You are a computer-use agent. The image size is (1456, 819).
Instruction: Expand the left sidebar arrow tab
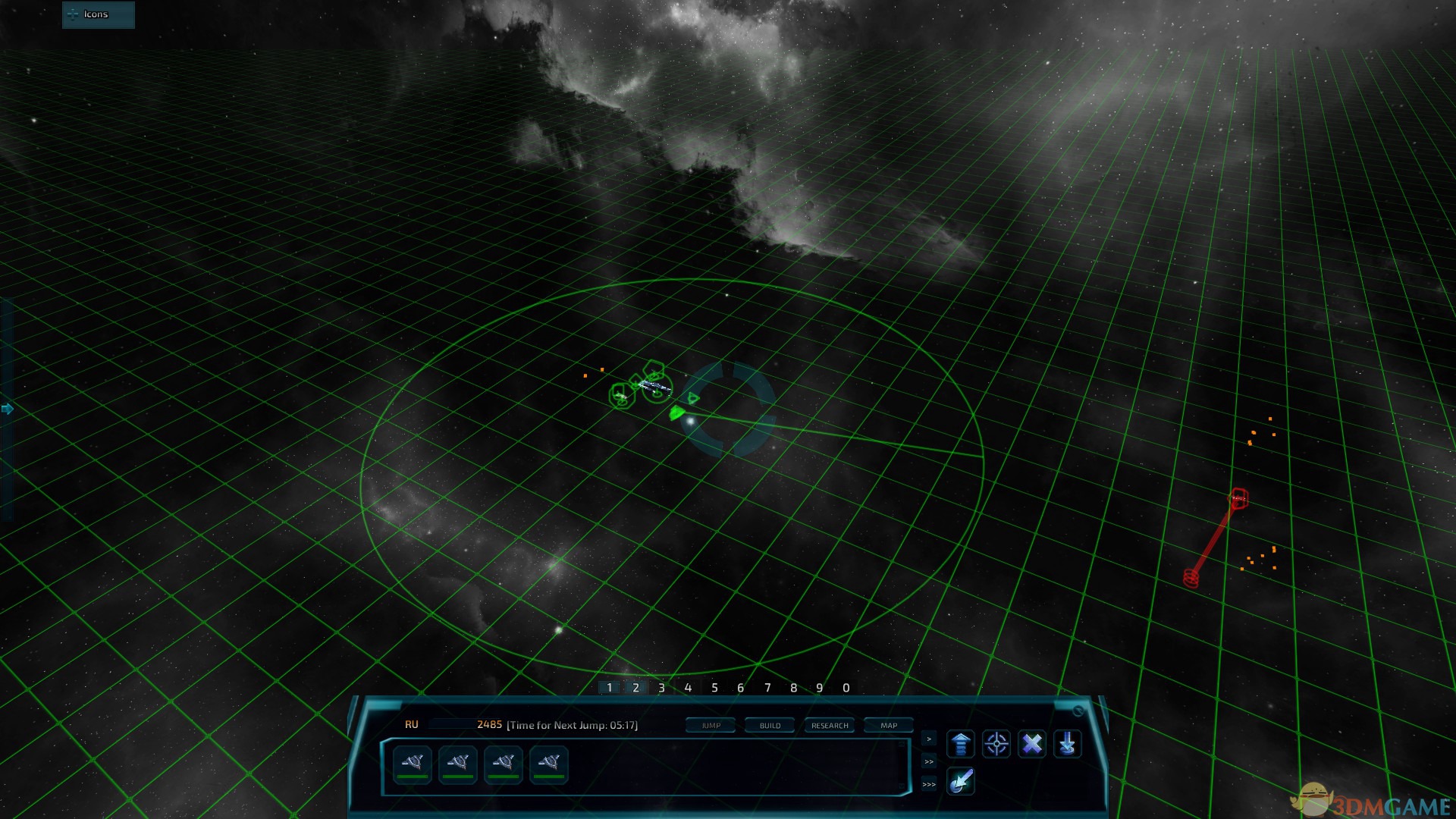6,408
